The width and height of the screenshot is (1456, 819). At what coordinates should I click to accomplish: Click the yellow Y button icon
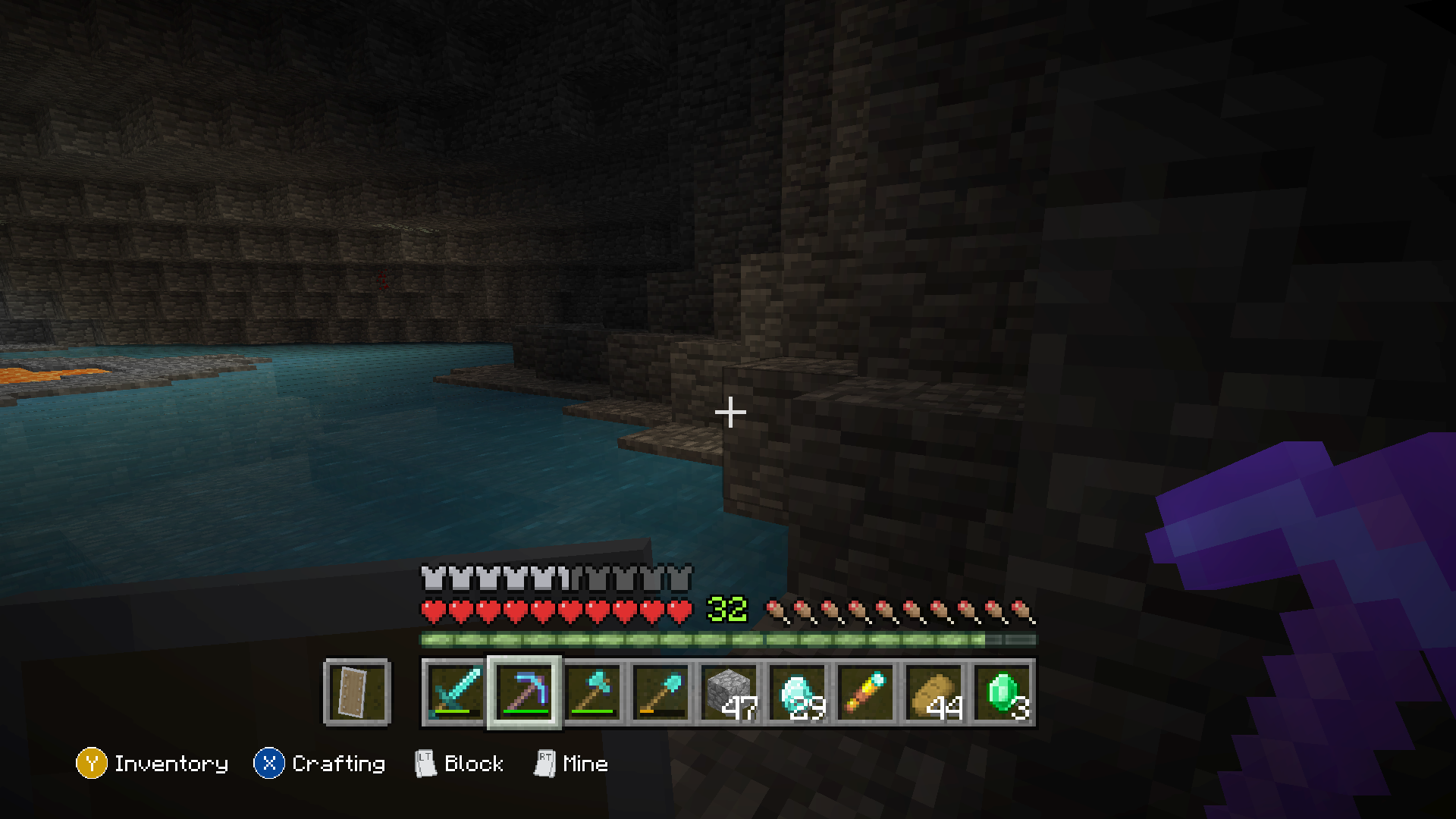pyautogui.click(x=91, y=764)
